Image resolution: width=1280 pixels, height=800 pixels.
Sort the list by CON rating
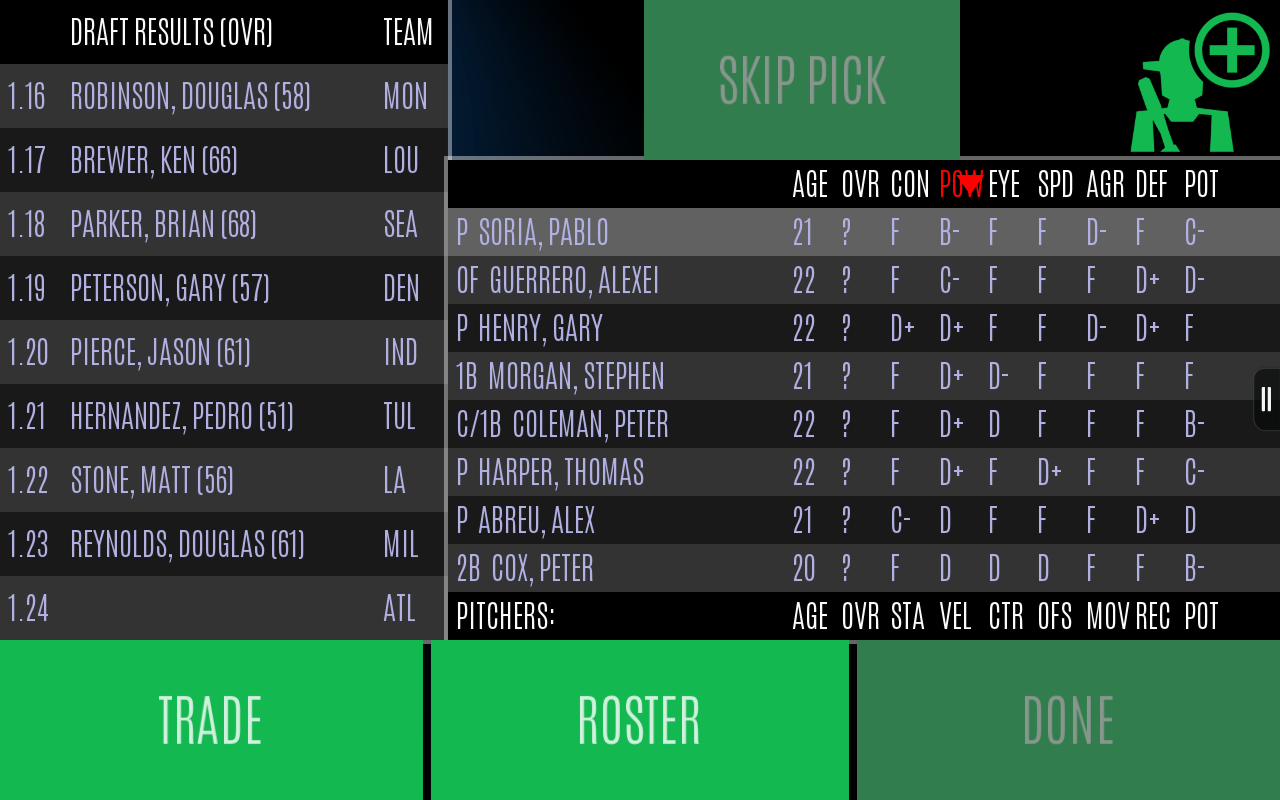click(908, 184)
